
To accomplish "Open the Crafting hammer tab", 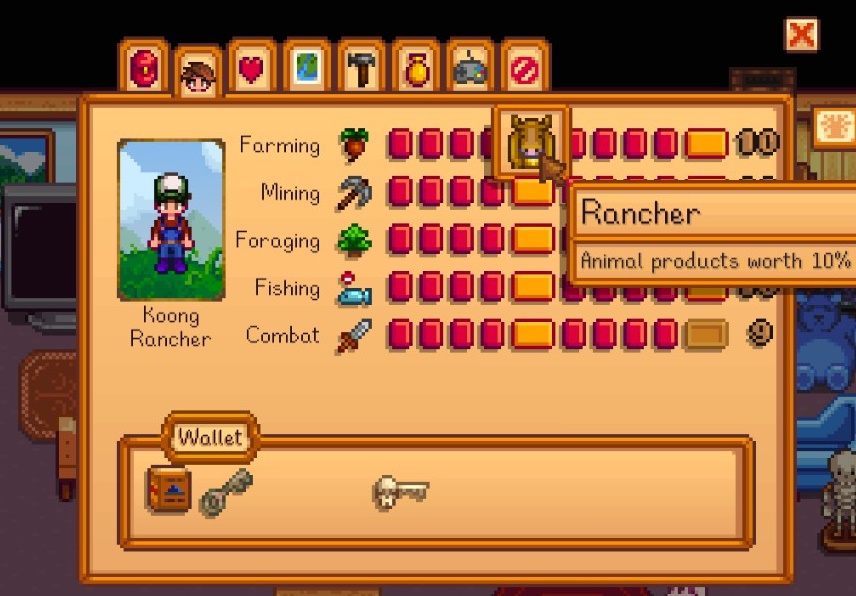I will click(361, 68).
